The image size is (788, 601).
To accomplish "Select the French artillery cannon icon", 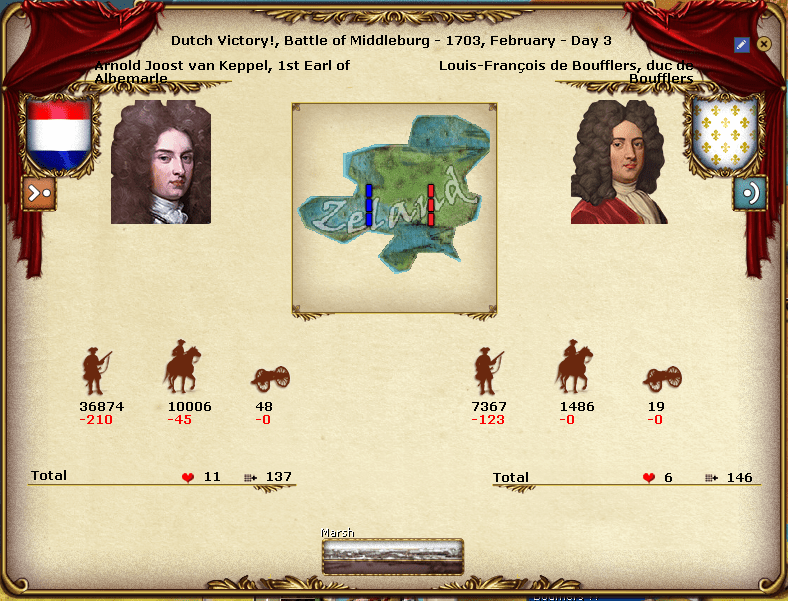I will (x=663, y=379).
